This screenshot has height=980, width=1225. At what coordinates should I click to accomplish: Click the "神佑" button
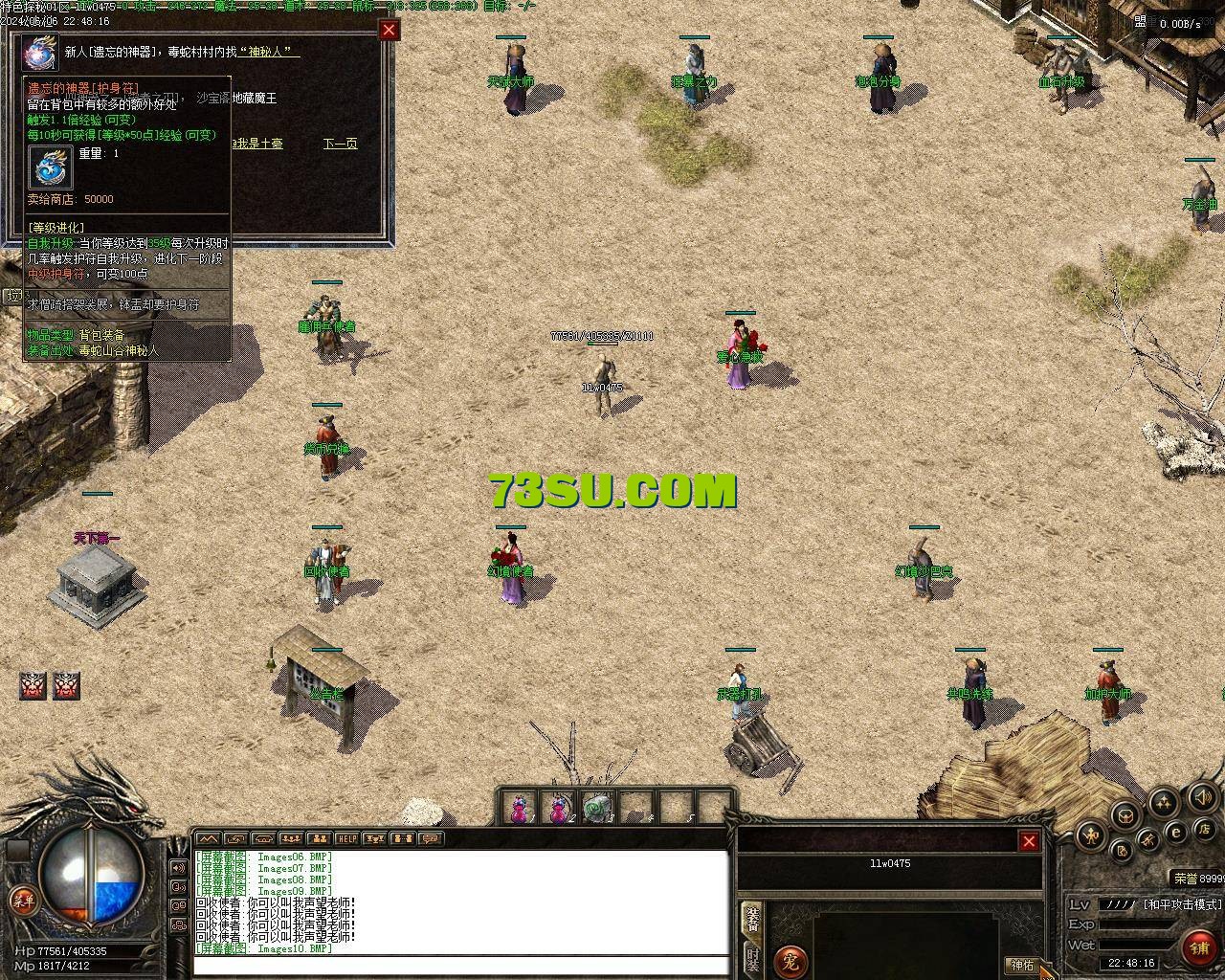pyautogui.click(x=1022, y=965)
